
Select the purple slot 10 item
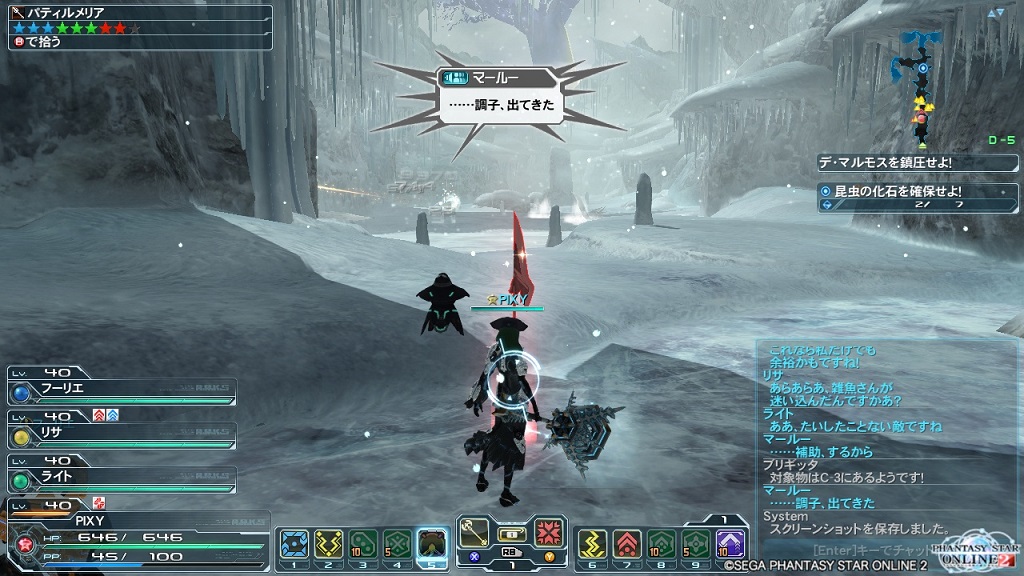pos(730,544)
